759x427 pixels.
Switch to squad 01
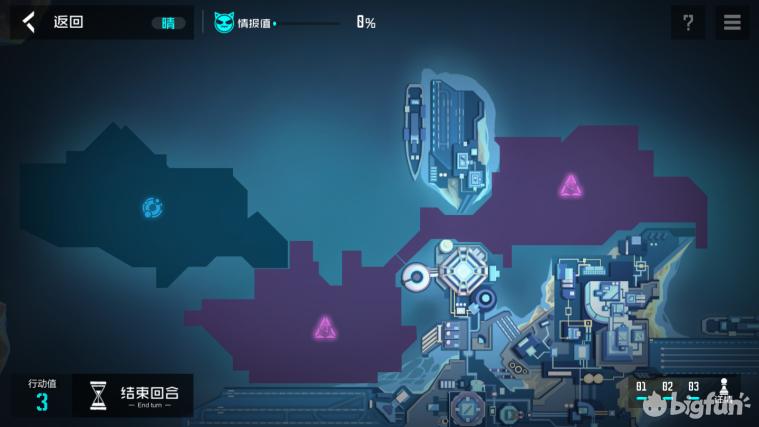click(641, 388)
